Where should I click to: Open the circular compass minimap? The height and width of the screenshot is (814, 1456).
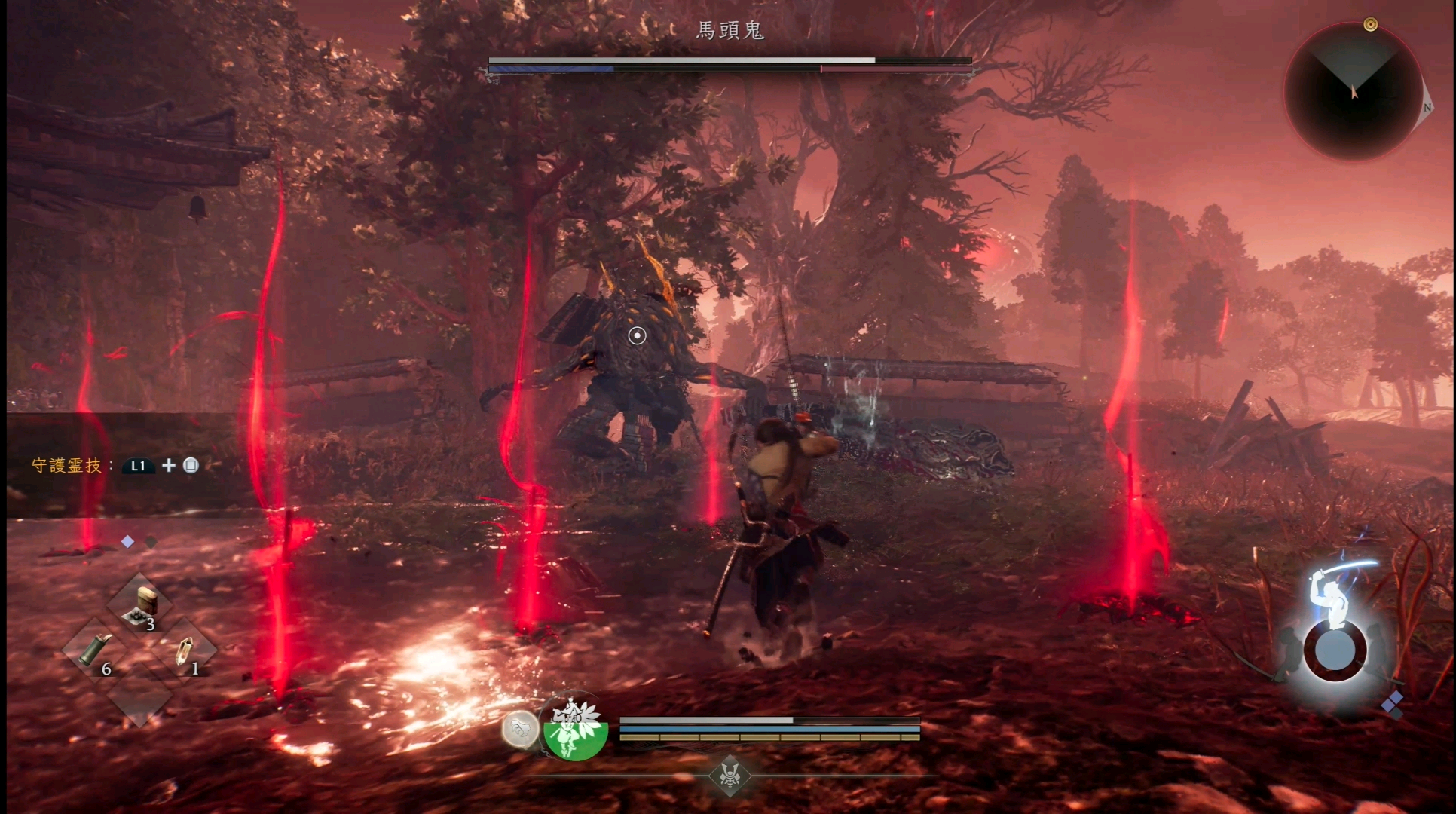point(1352,92)
